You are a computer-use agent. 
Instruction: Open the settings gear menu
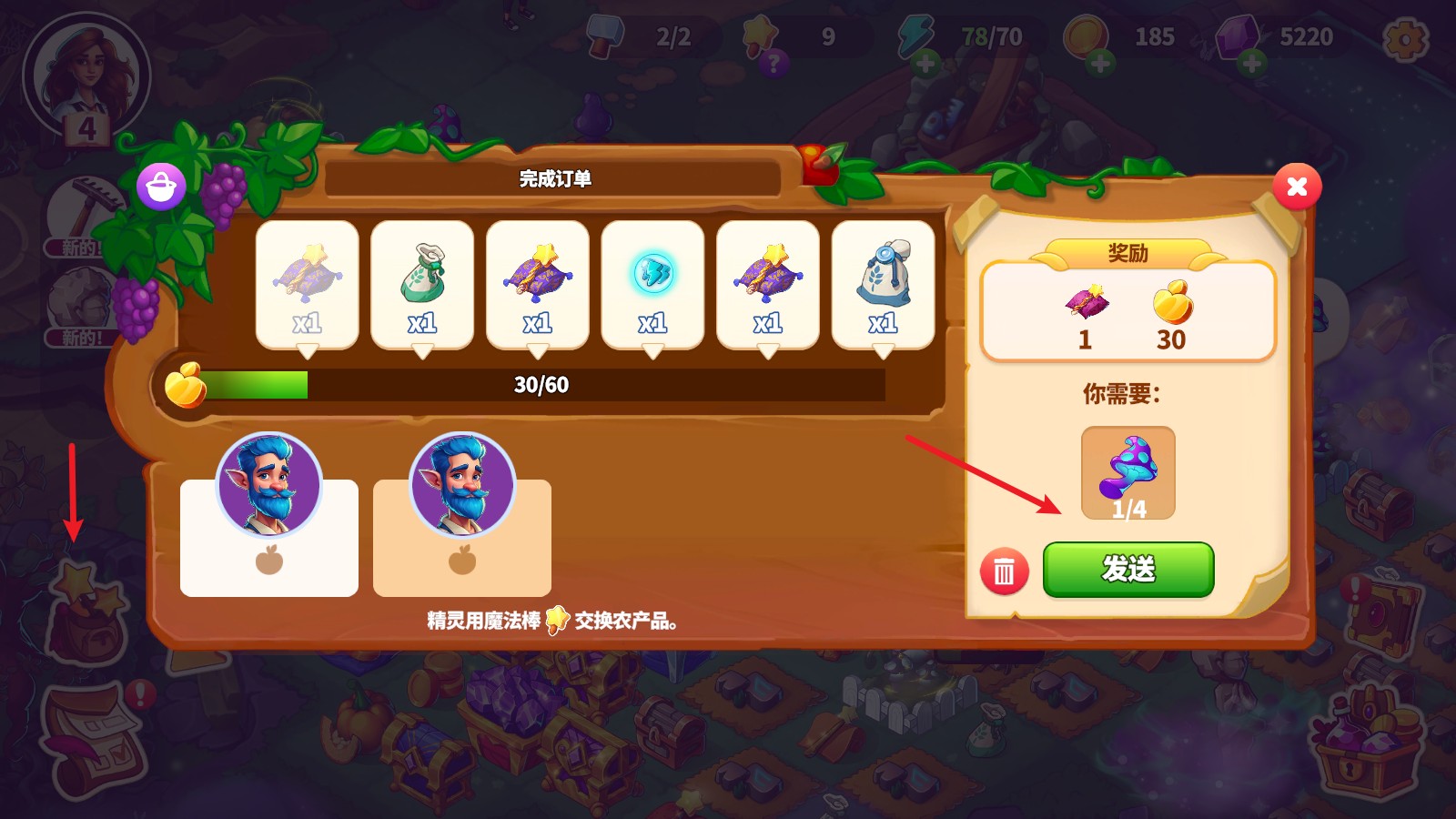[x=1406, y=40]
